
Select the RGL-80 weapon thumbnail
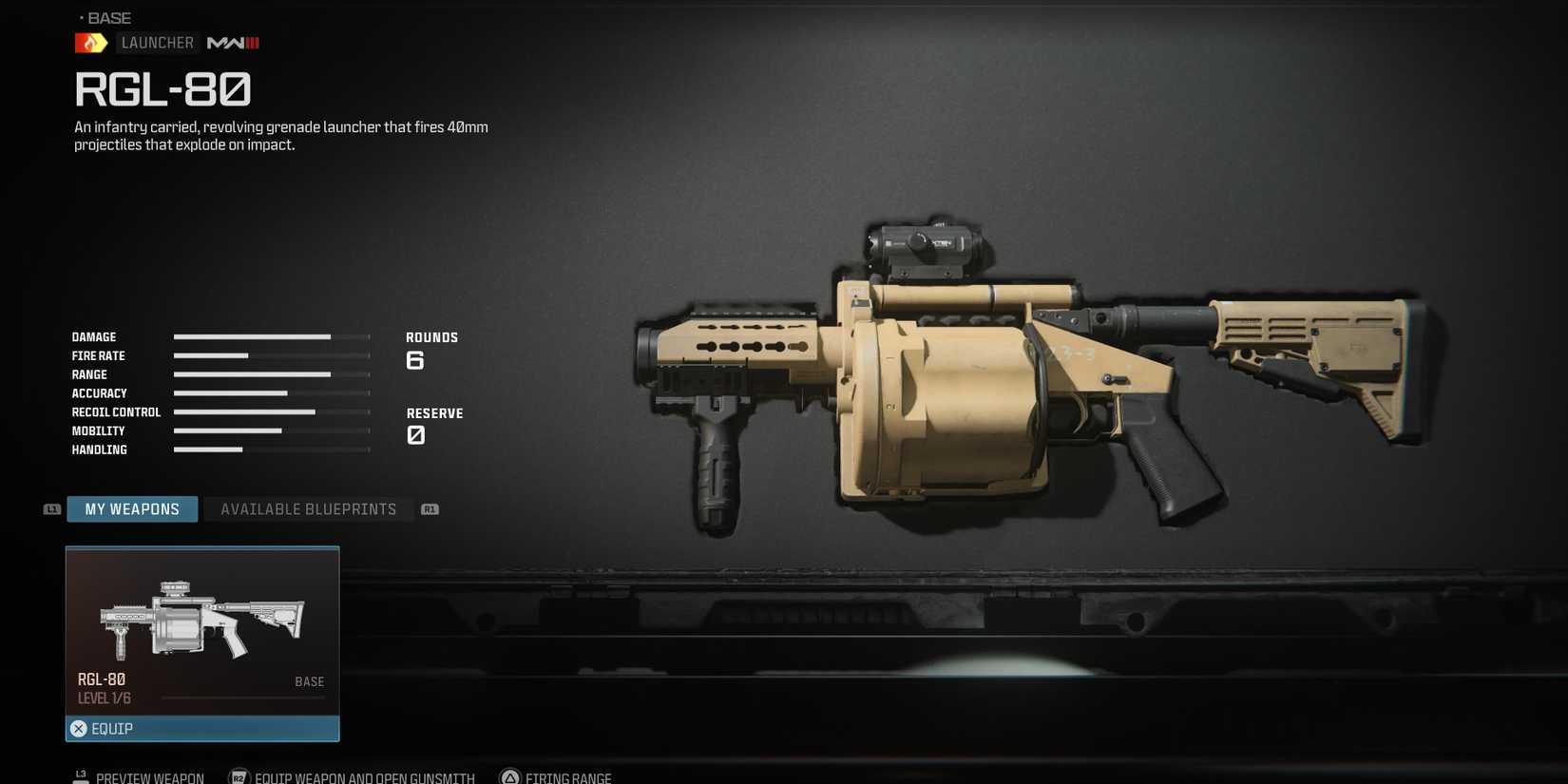(202, 618)
